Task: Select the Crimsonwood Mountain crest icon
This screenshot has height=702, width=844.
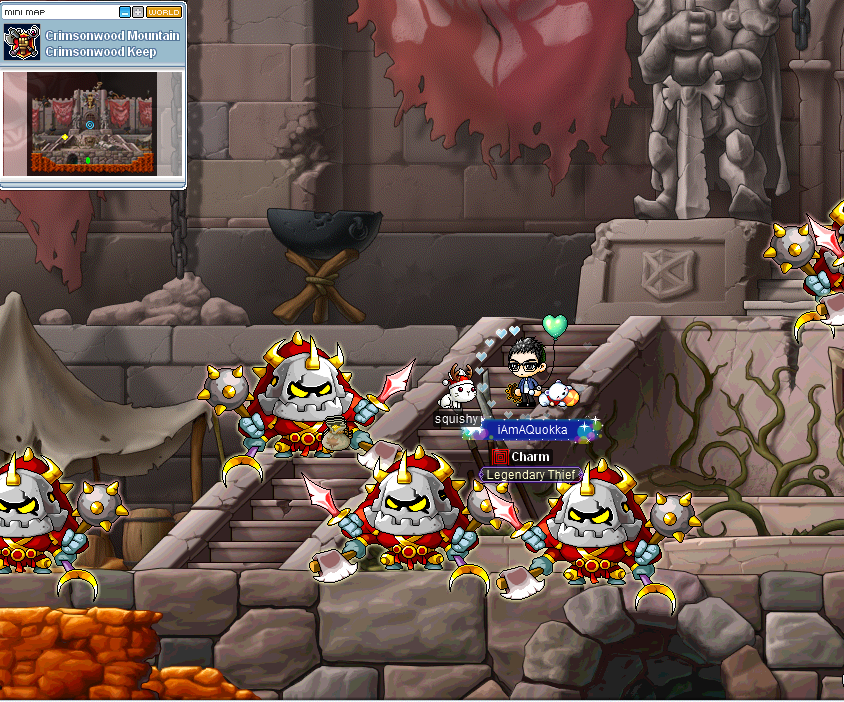Action: (x=21, y=42)
